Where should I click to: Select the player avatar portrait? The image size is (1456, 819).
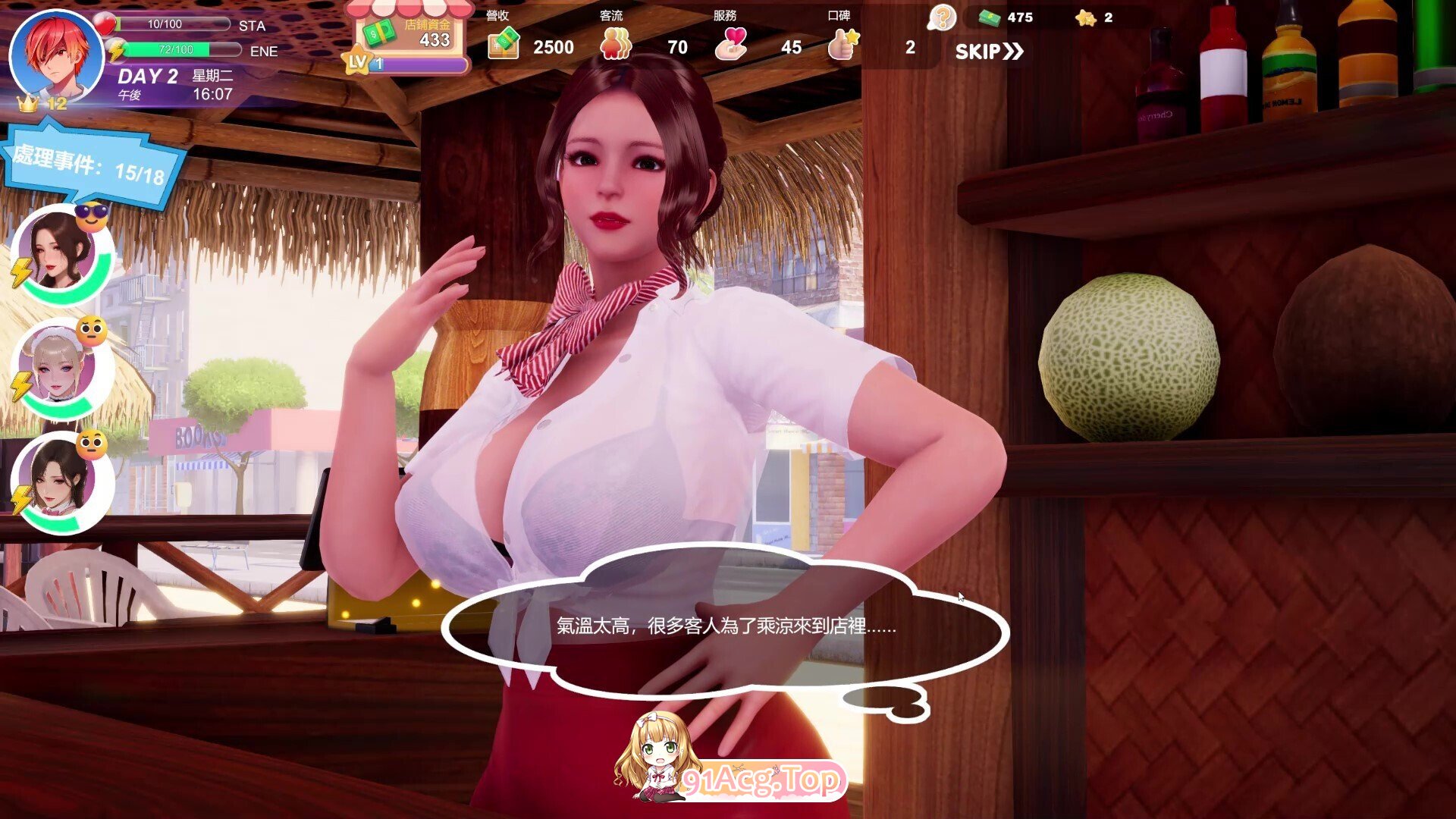pyautogui.click(x=55, y=55)
